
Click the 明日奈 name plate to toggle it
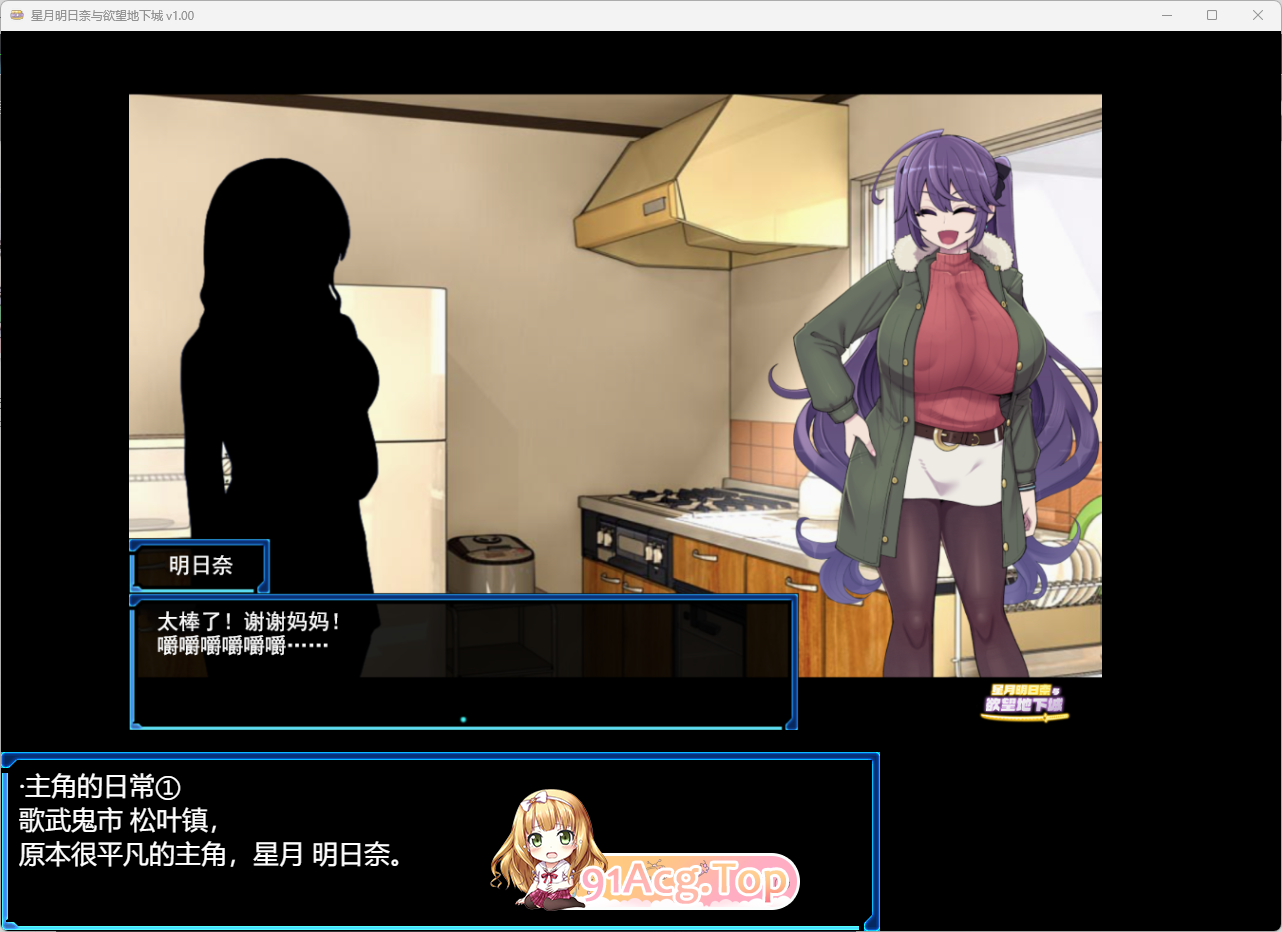click(x=199, y=566)
